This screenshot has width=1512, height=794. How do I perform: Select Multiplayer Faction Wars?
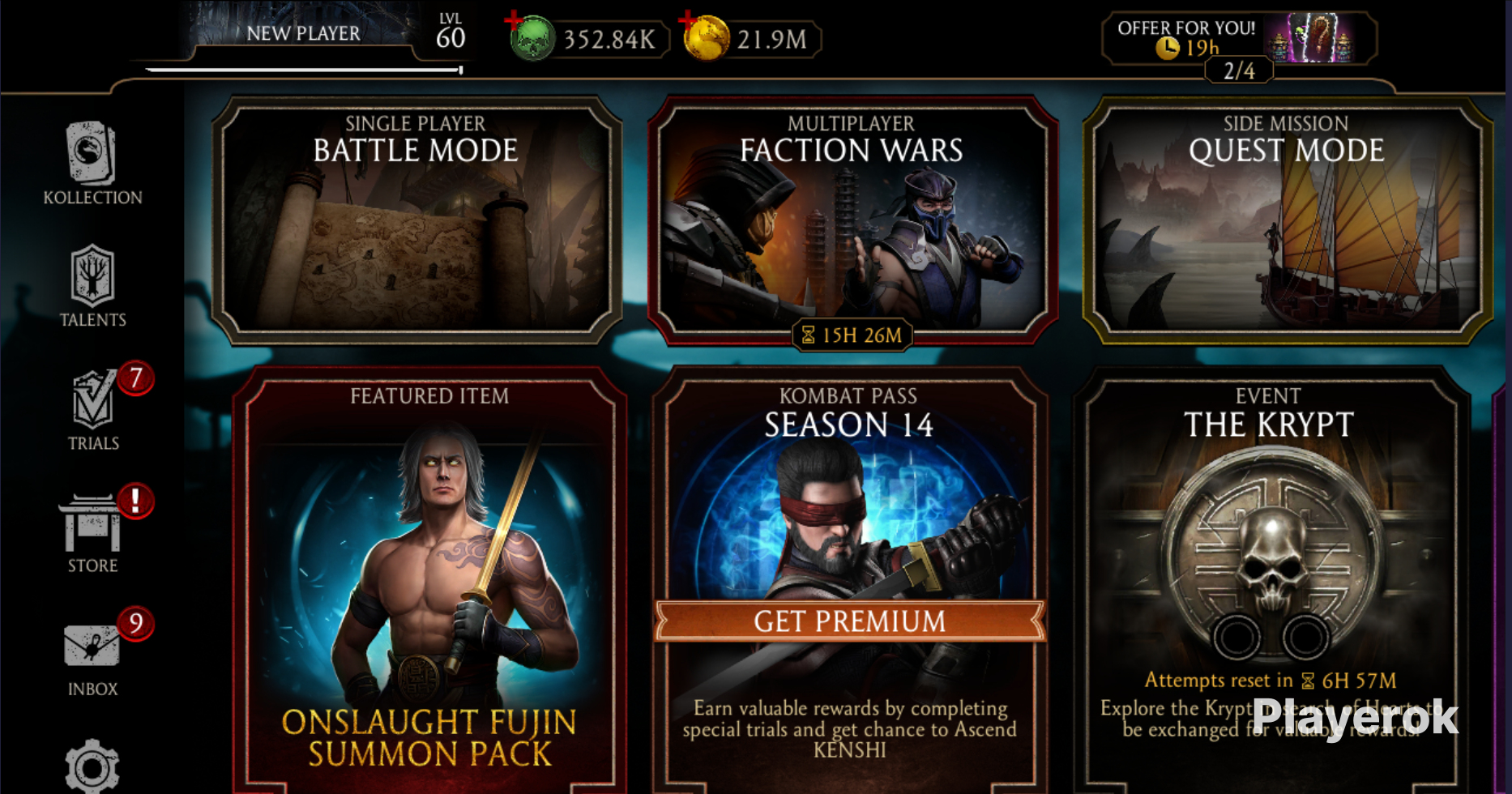[x=852, y=220]
